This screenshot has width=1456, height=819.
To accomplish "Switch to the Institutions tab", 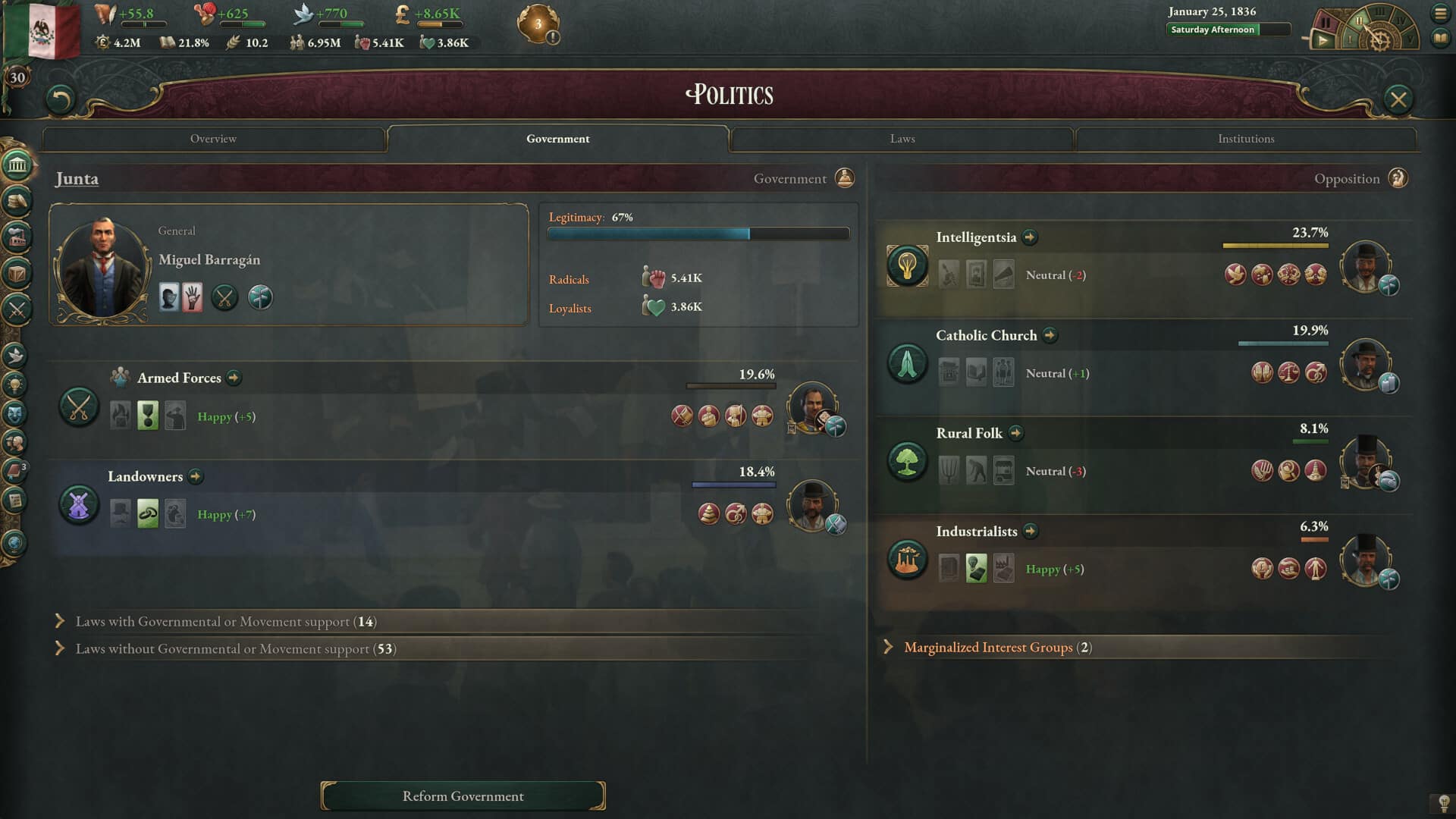I will tap(1245, 139).
